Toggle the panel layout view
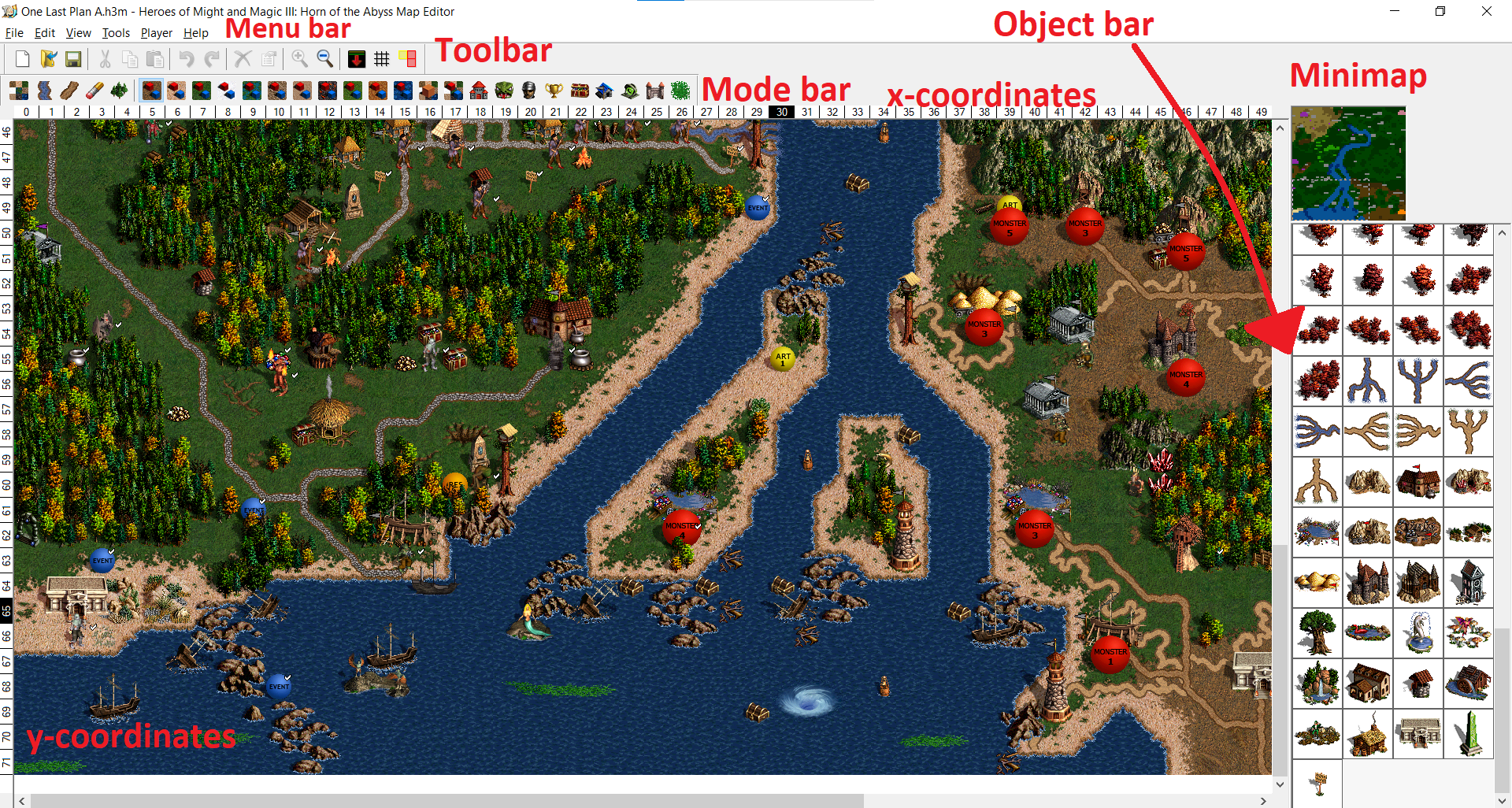Screen dimensions: 1512x808 point(407,59)
